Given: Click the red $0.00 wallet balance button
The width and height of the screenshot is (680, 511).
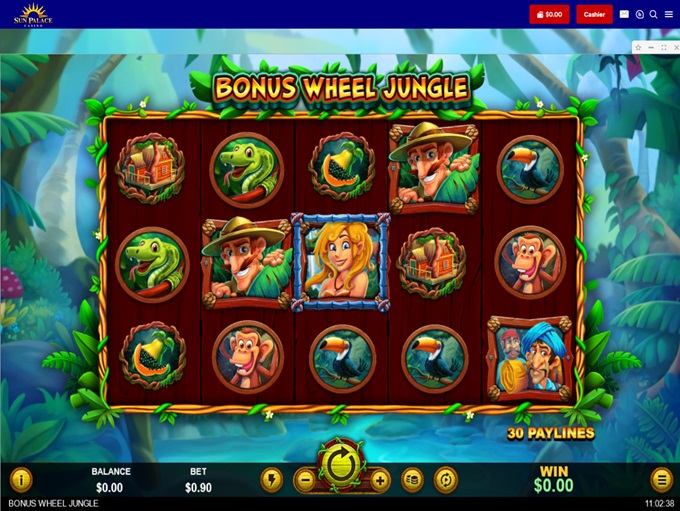Looking at the screenshot, I should click(x=549, y=15).
